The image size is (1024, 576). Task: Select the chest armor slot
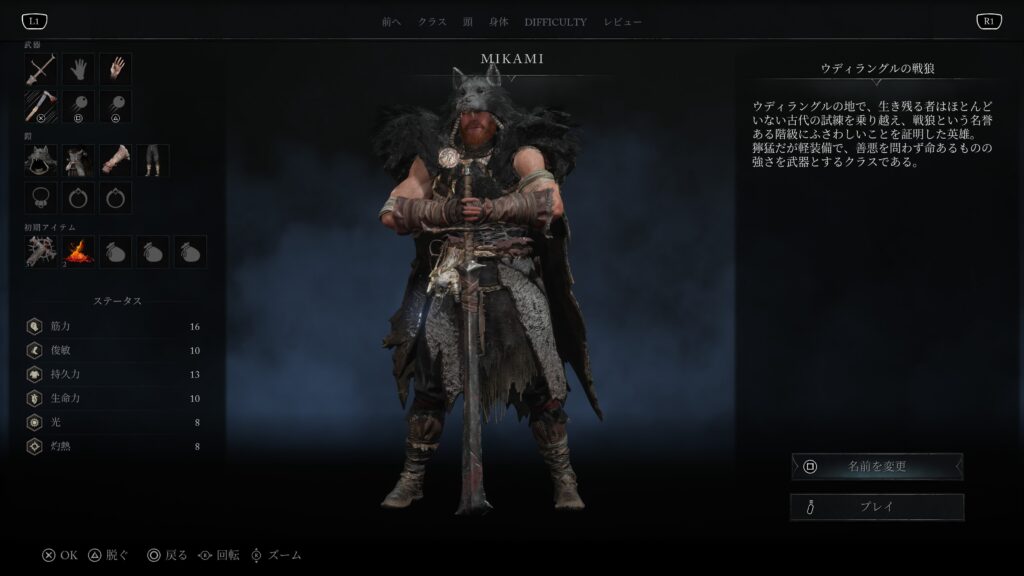78,160
